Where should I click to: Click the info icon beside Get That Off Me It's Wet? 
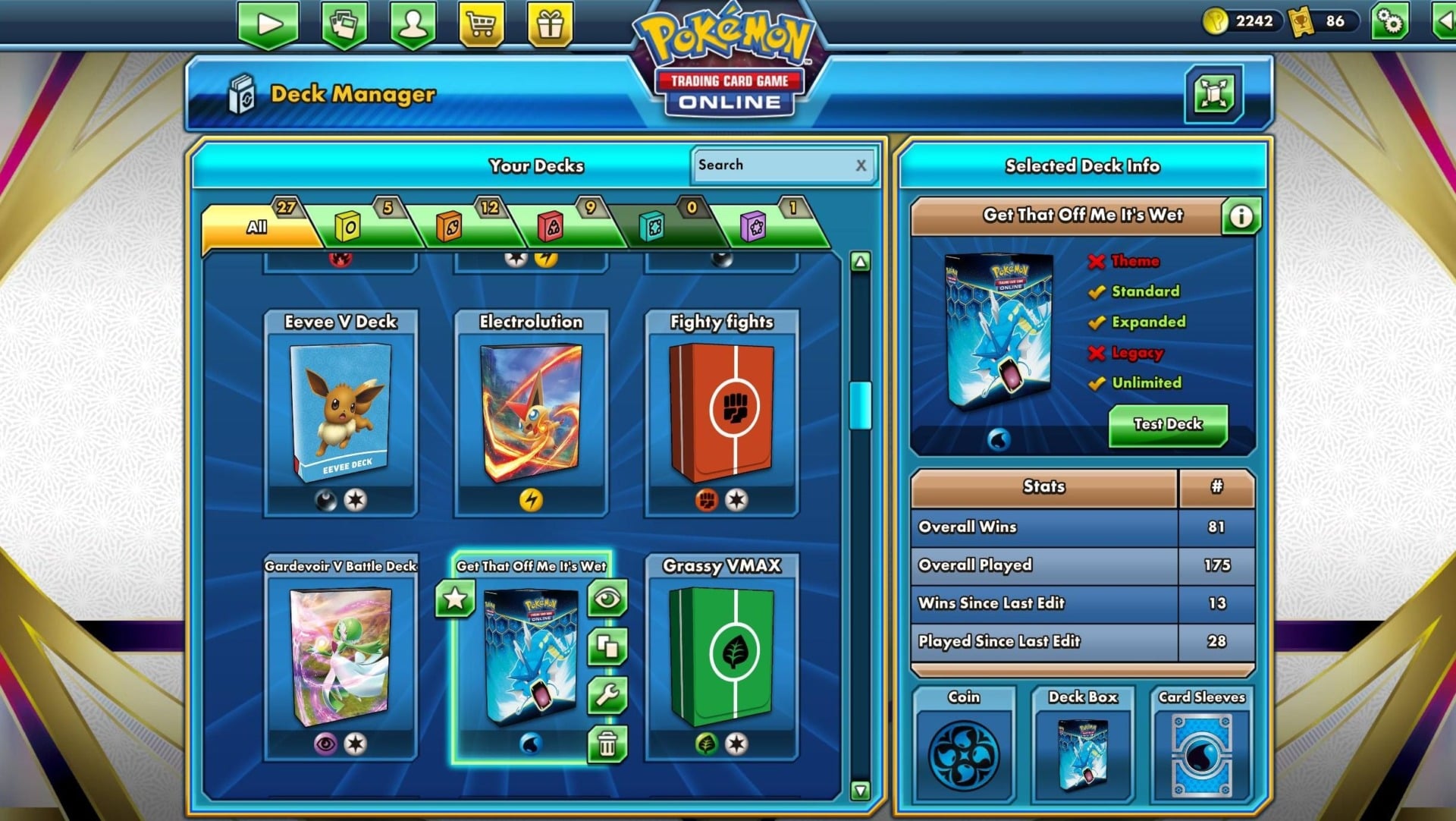1241,216
